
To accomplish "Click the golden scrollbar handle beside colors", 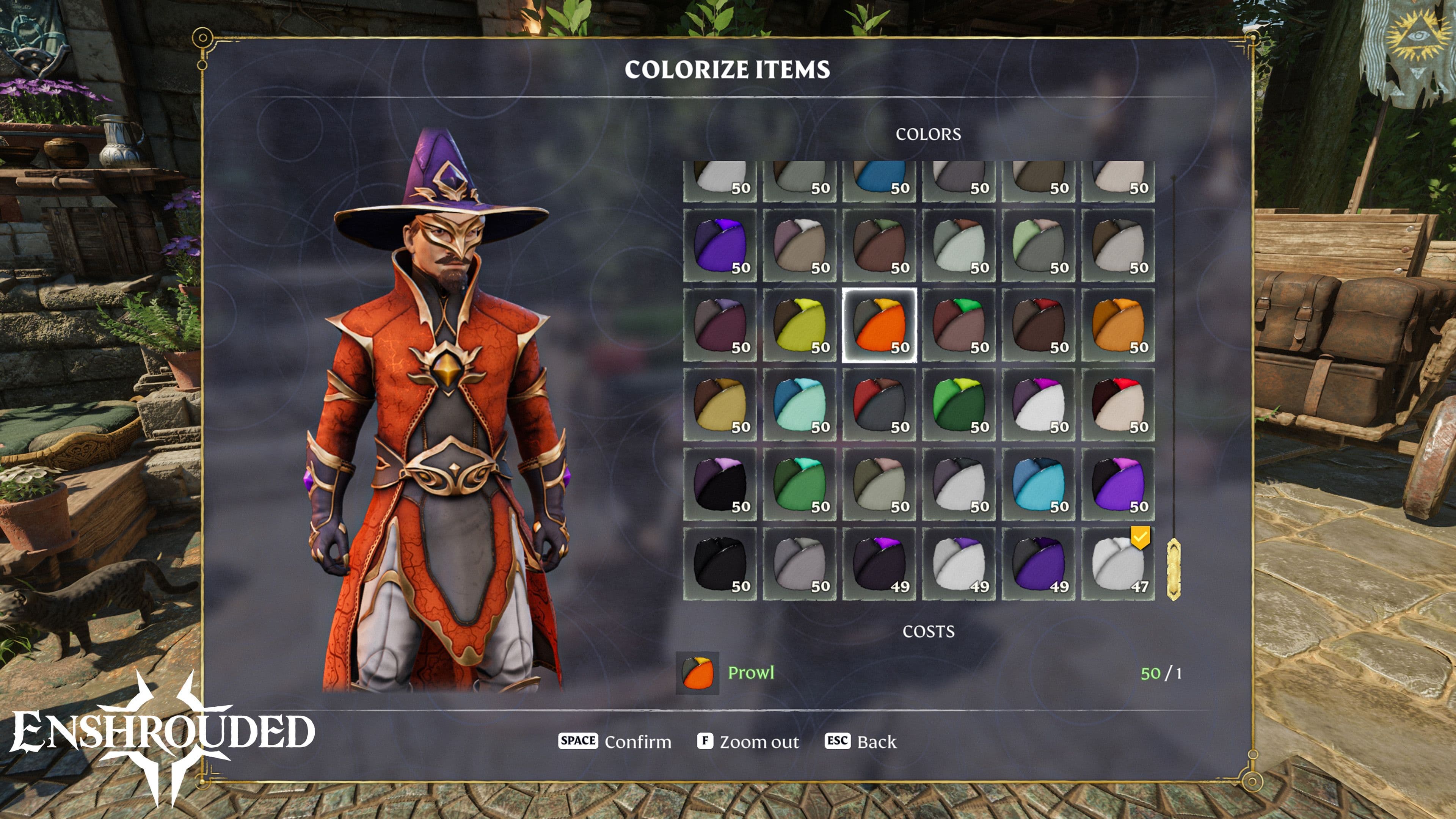I will pyautogui.click(x=1174, y=569).
